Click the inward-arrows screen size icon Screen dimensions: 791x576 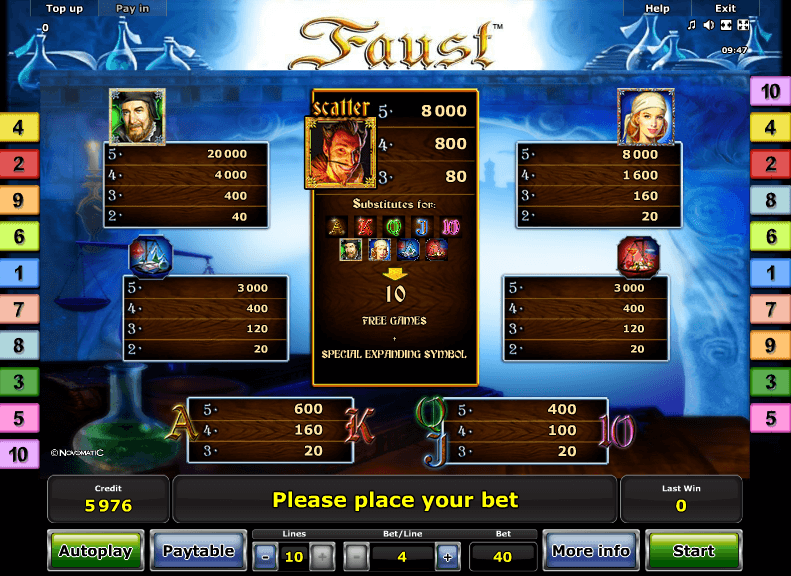click(x=726, y=25)
